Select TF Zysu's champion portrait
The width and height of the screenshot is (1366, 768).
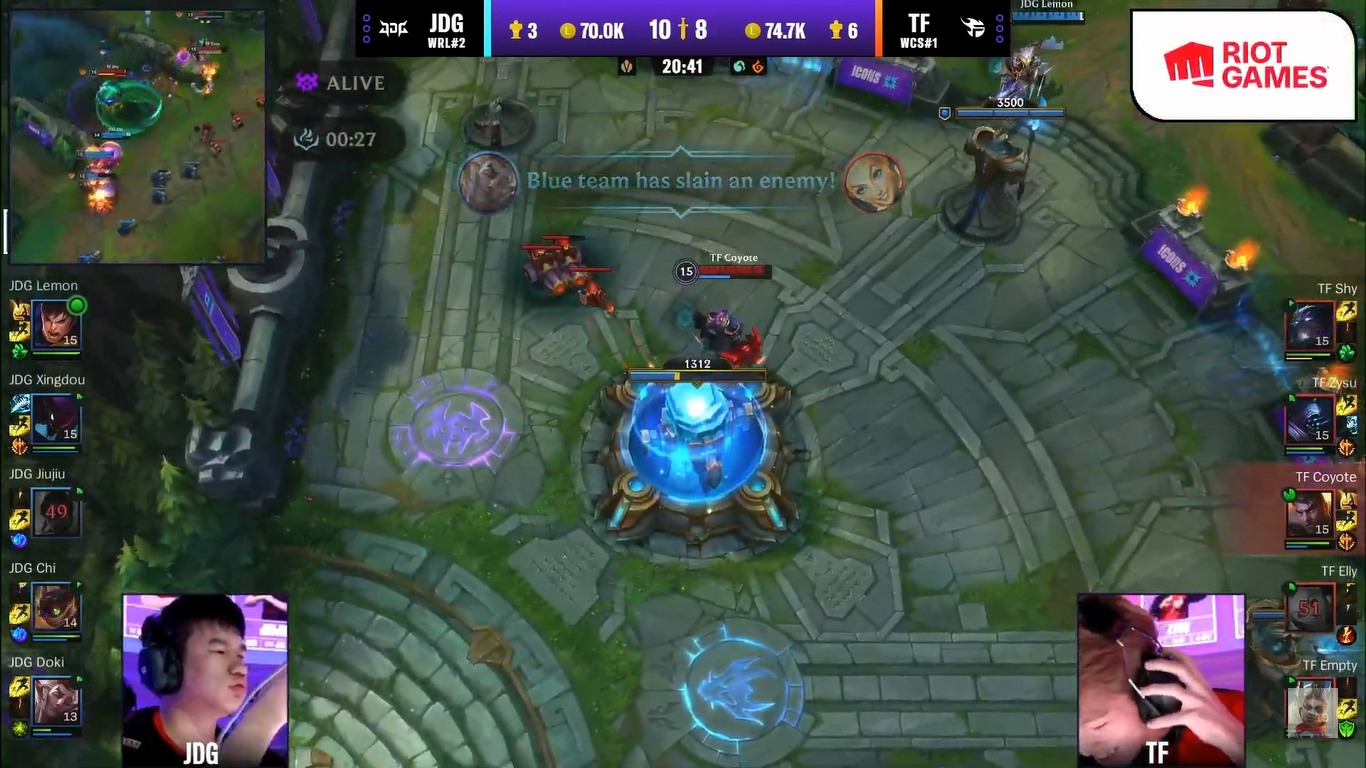(x=1310, y=419)
